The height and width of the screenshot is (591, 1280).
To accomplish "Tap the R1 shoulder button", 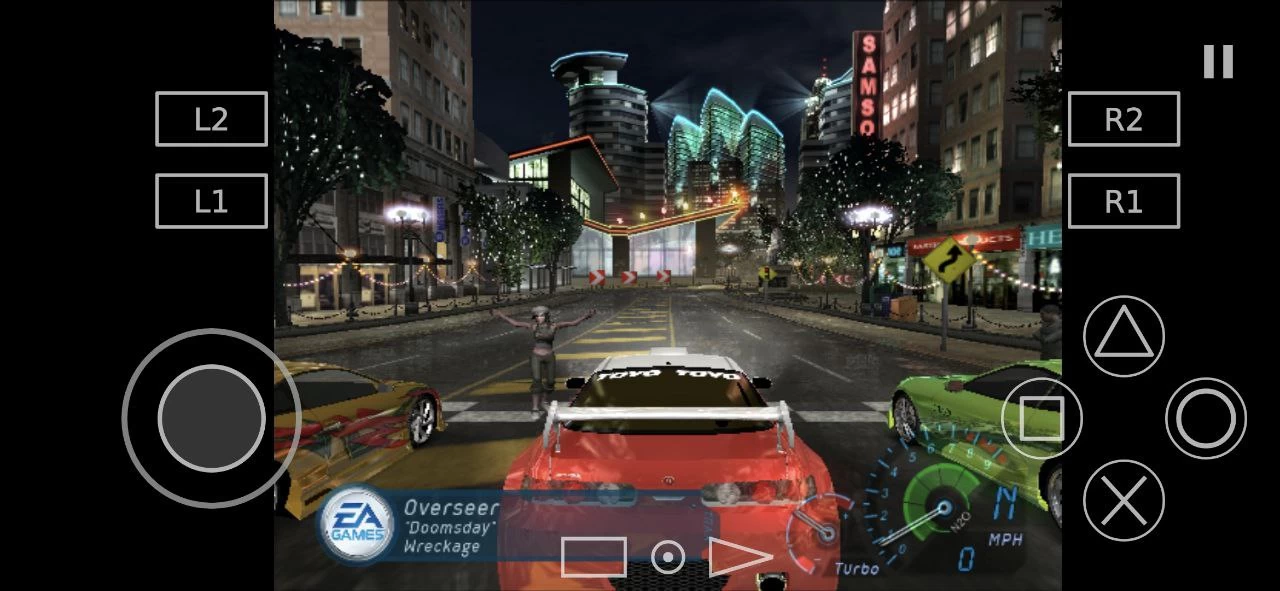I will pyautogui.click(x=1124, y=201).
